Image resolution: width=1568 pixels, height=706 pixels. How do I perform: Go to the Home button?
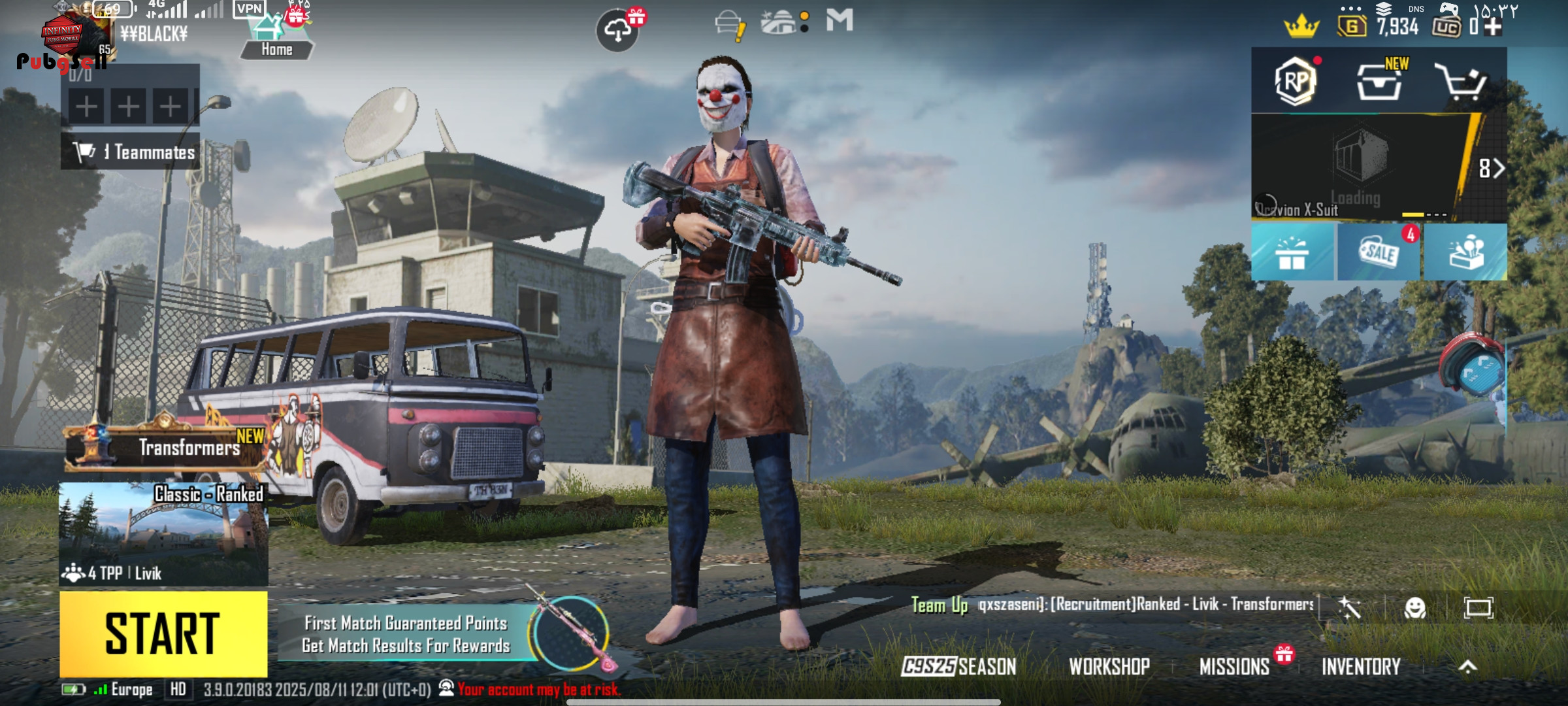276,41
